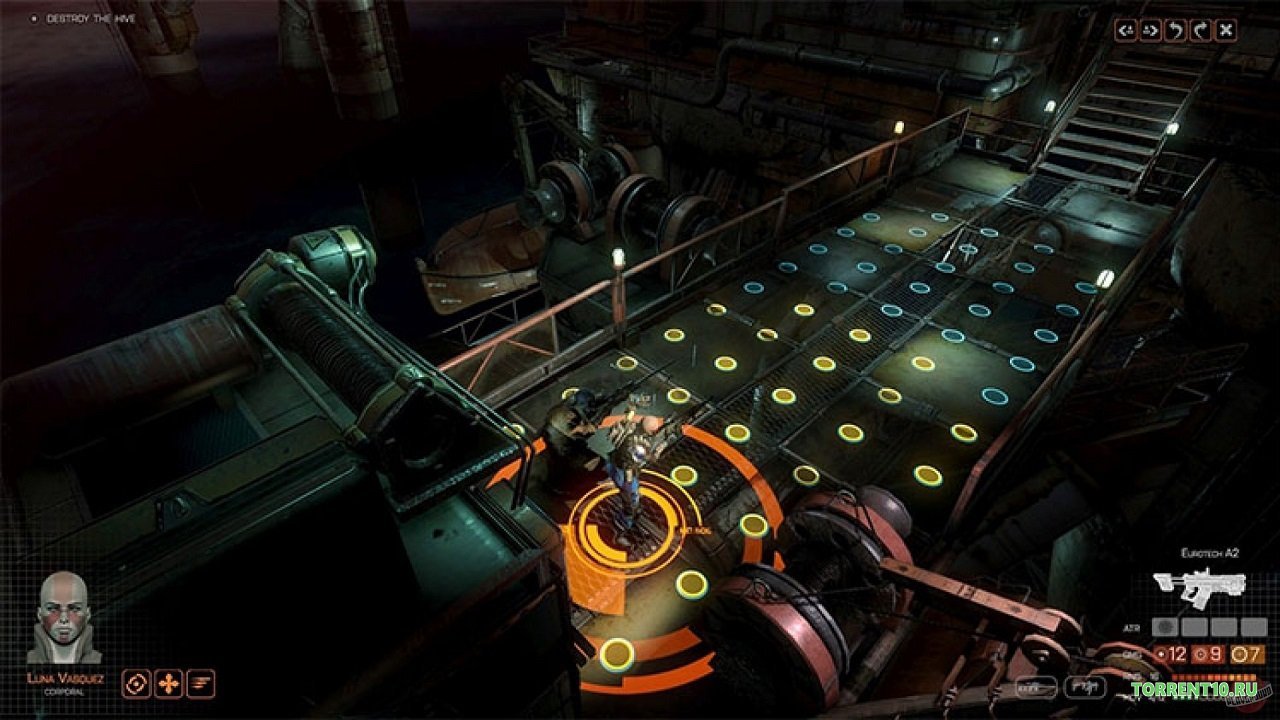The height and width of the screenshot is (720, 1280).
Task: Click the X end-turn icon top right
Action: click(1227, 28)
